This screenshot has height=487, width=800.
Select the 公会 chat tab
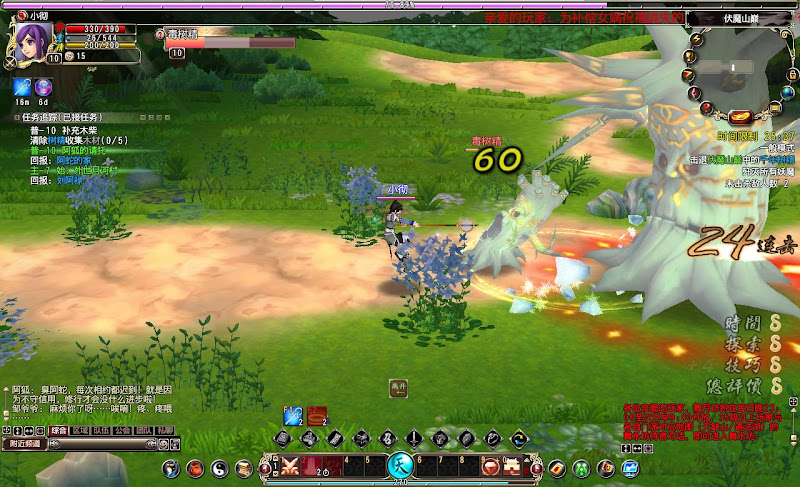[x=123, y=431]
